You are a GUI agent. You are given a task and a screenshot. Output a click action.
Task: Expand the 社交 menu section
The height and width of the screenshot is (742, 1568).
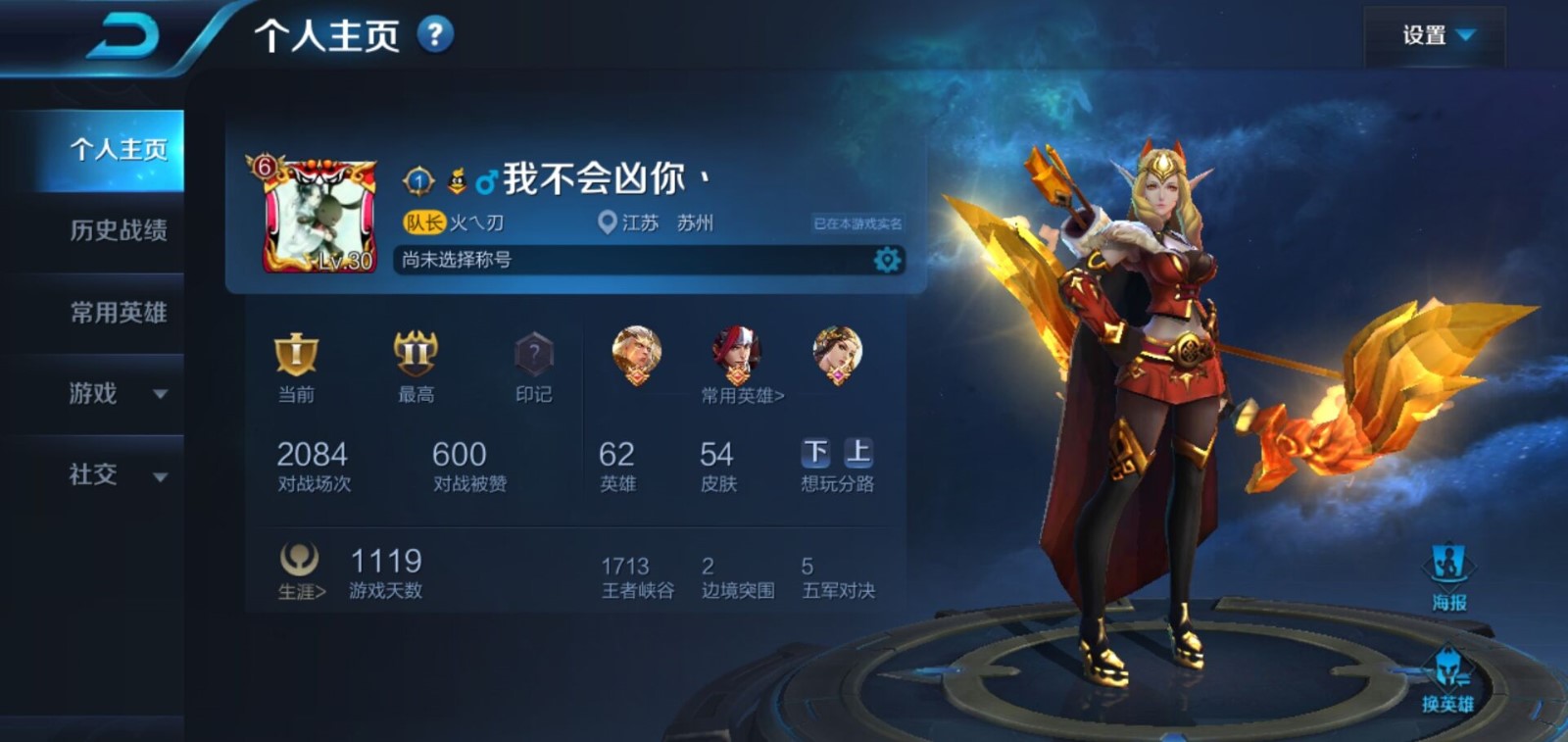pyautogui.click(x=118, y=475)
